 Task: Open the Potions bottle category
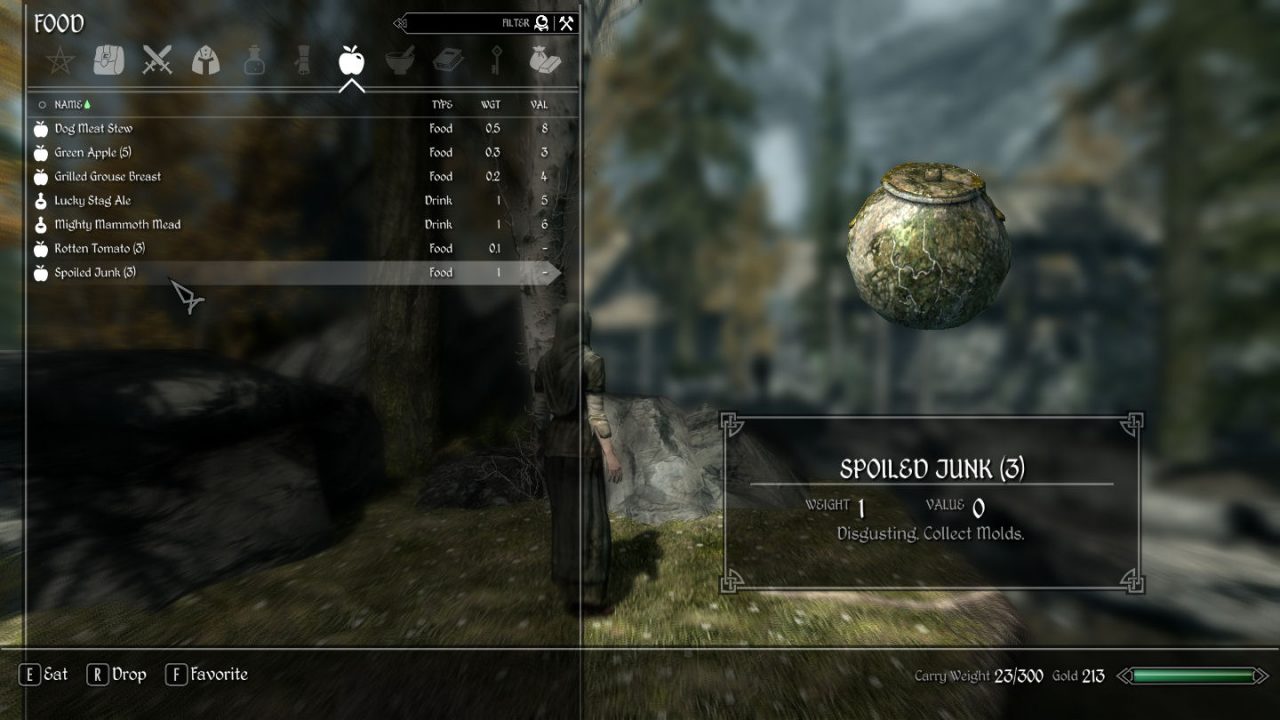255,58
